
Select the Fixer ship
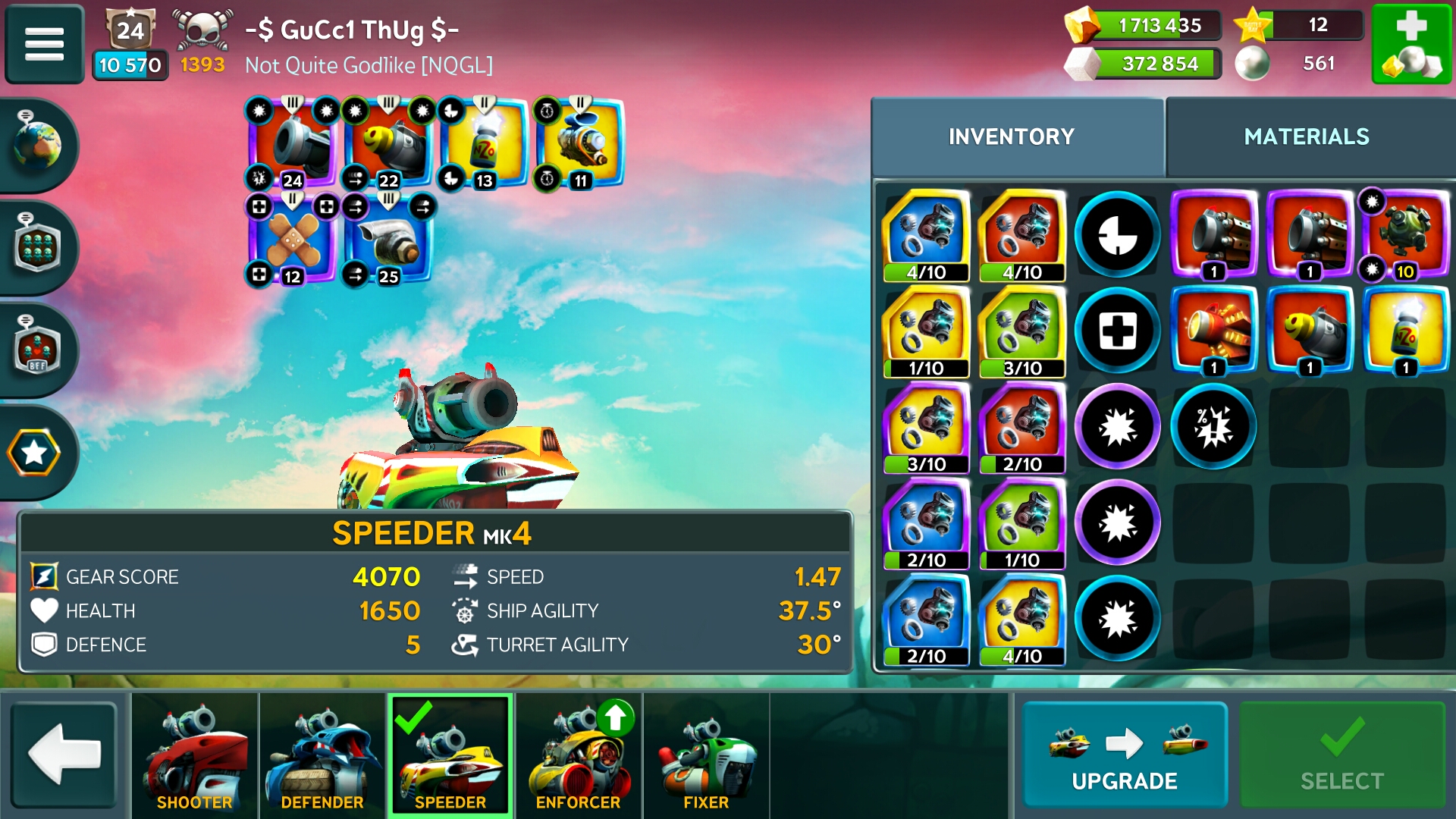click(706, 756)
